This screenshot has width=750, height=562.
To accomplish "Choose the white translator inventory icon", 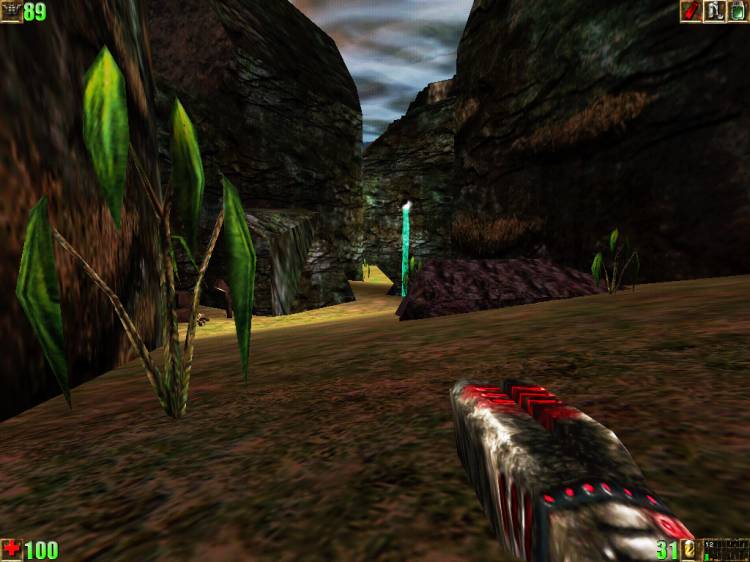I will [714, 11].
